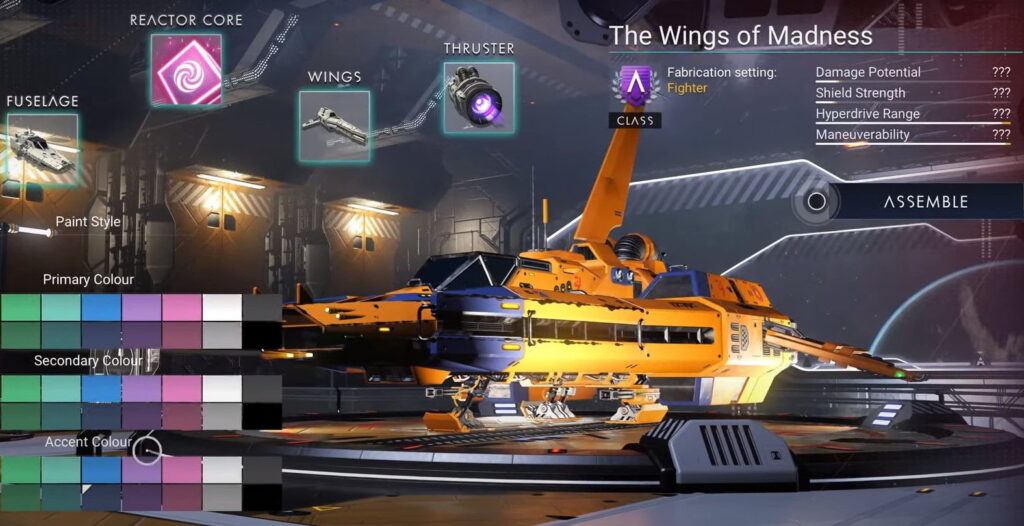Pick white in the Secondary Colour palette

tap(222, 388)
